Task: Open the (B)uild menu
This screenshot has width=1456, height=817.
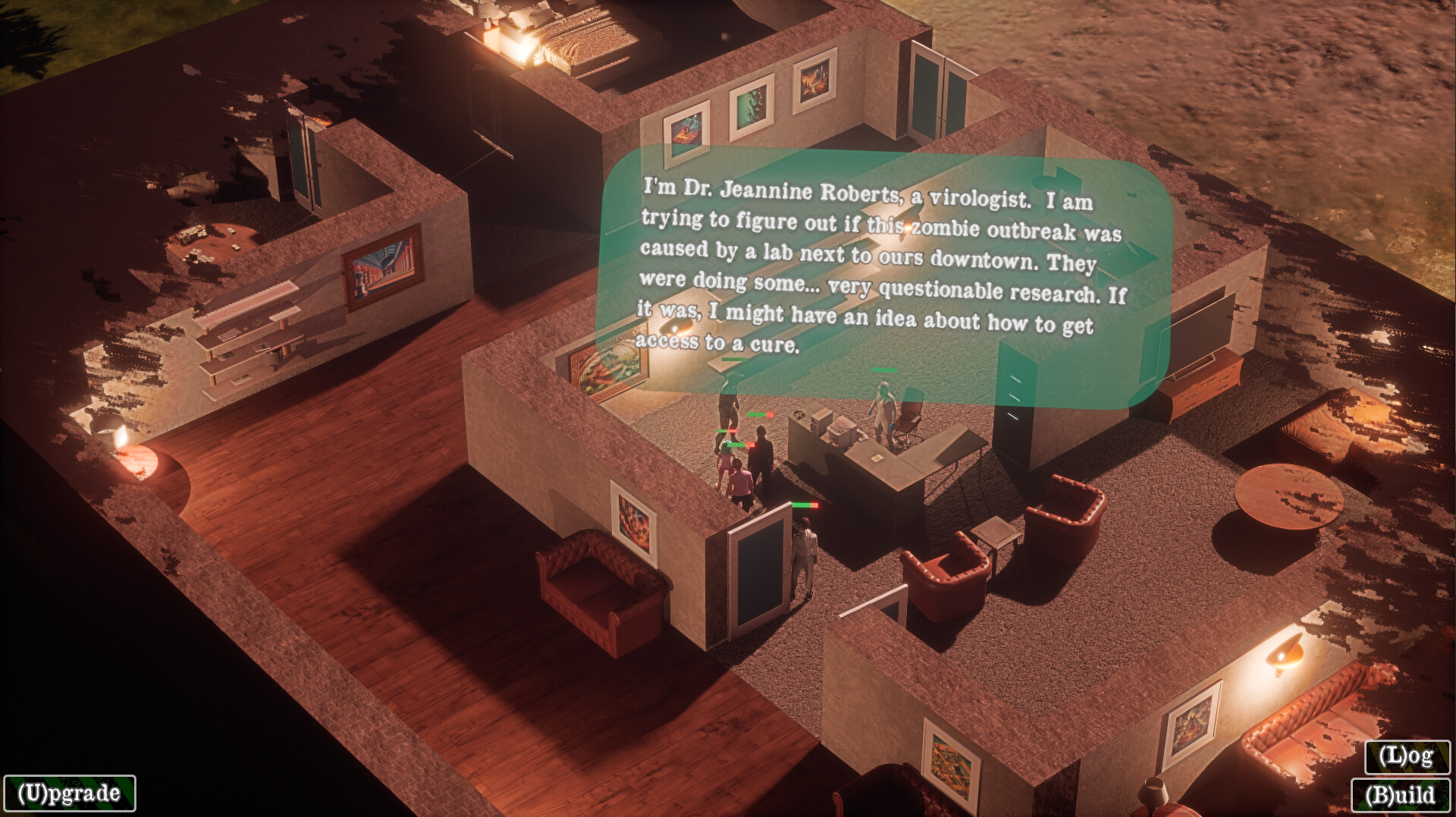Action: tap(1399, 796)
